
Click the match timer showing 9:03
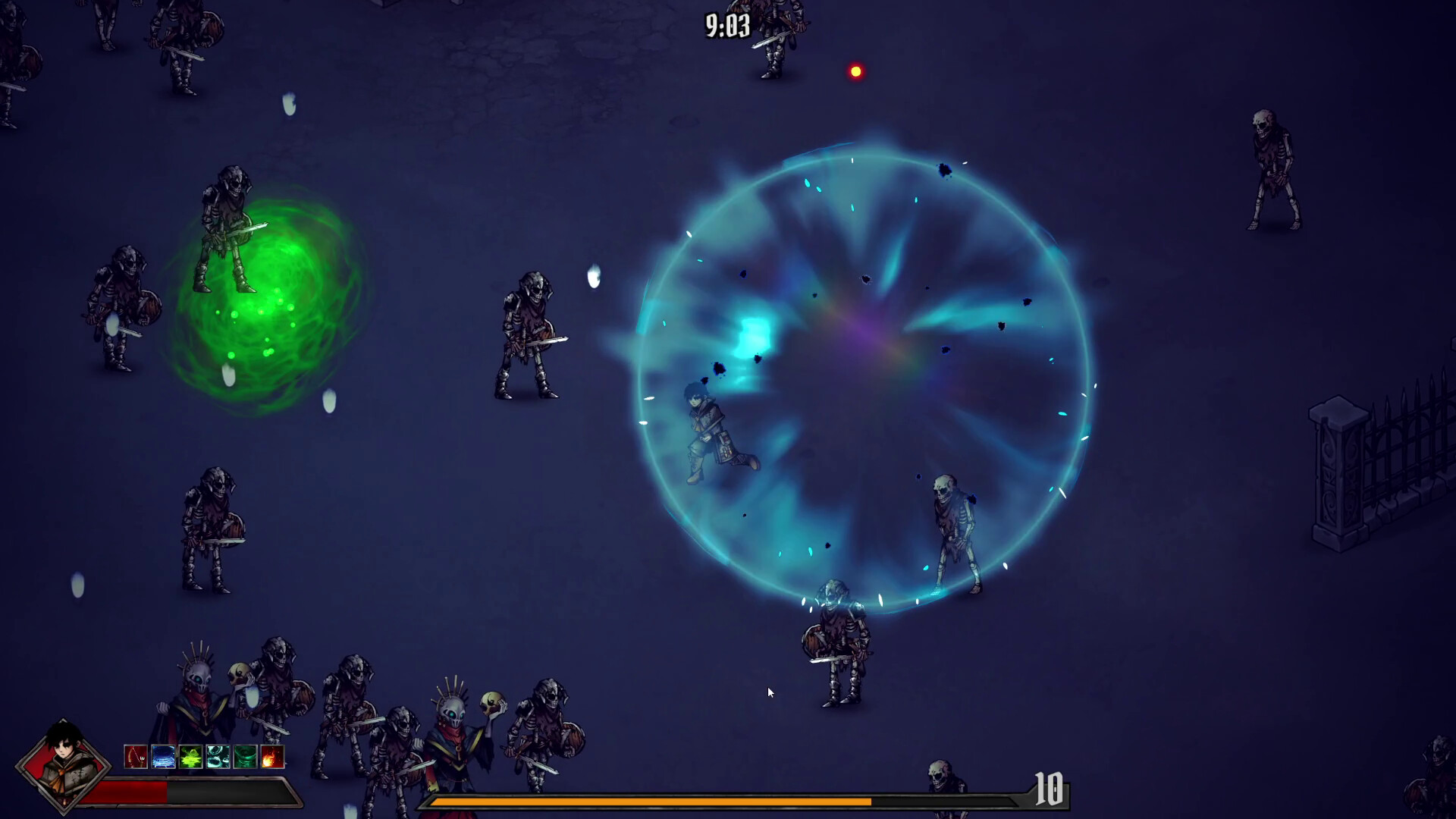(726, 24)
